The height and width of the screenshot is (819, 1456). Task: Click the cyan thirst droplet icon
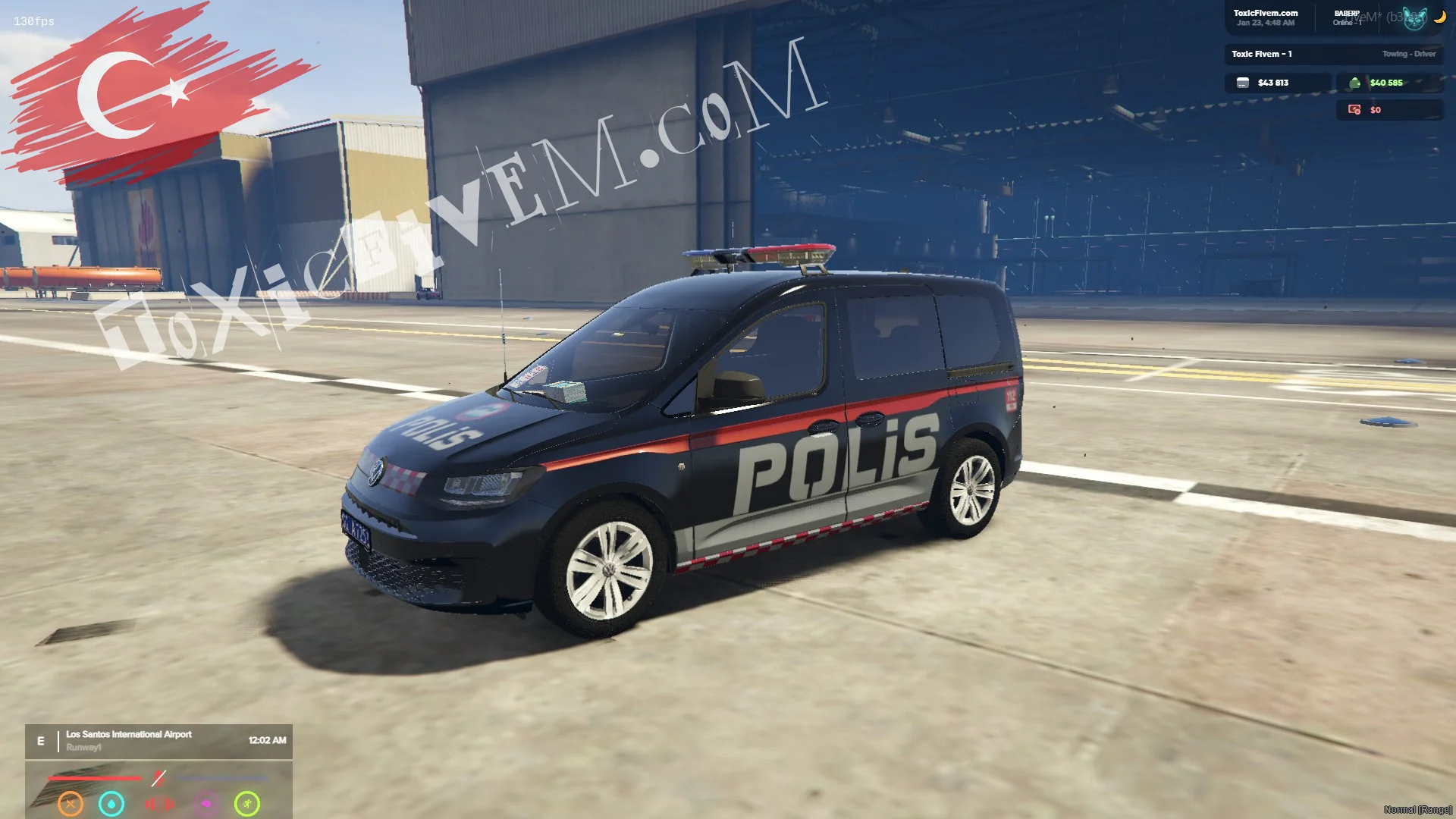[111, 803]
